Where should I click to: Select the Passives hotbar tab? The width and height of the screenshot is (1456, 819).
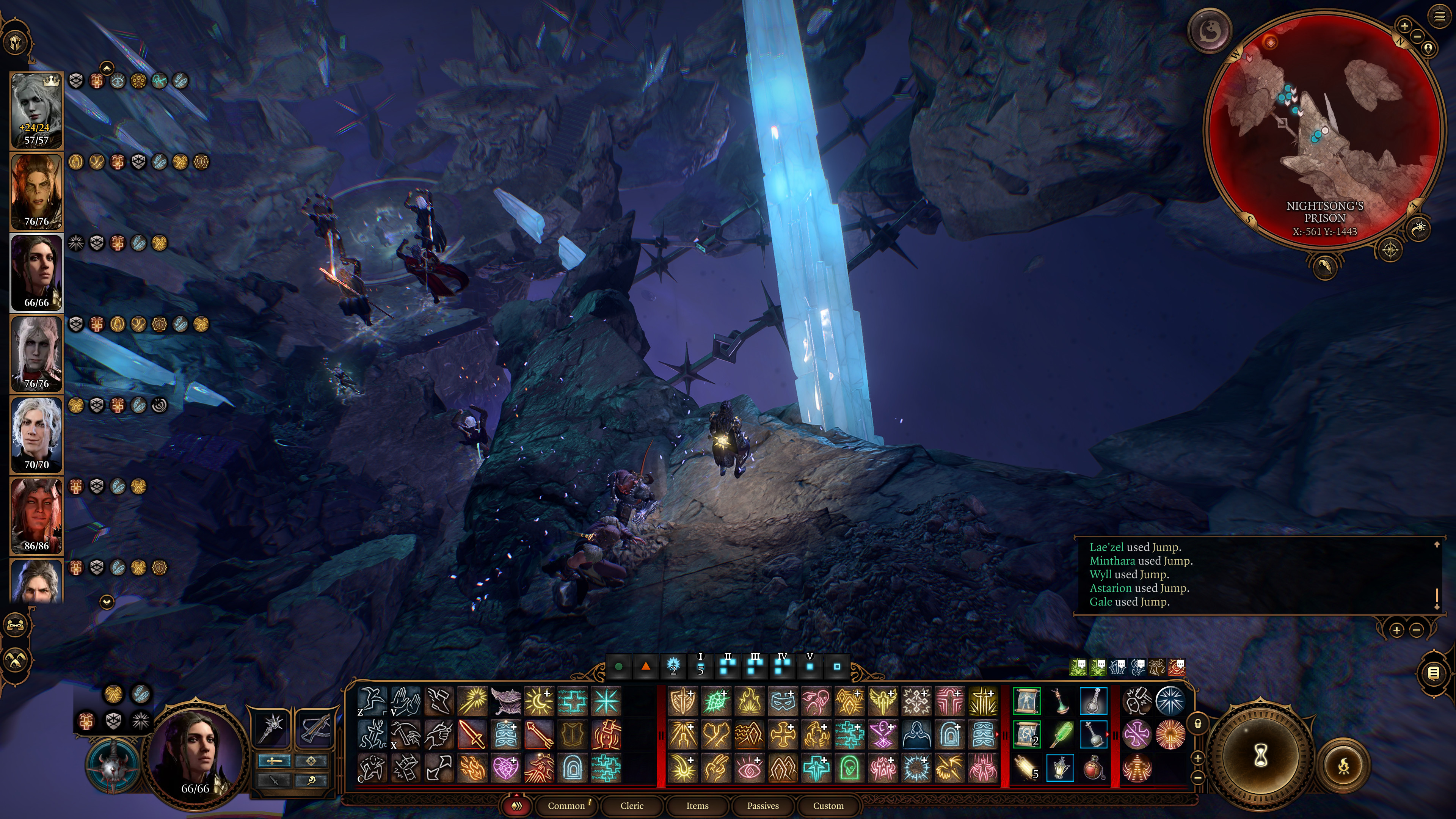tap(763, 805)
